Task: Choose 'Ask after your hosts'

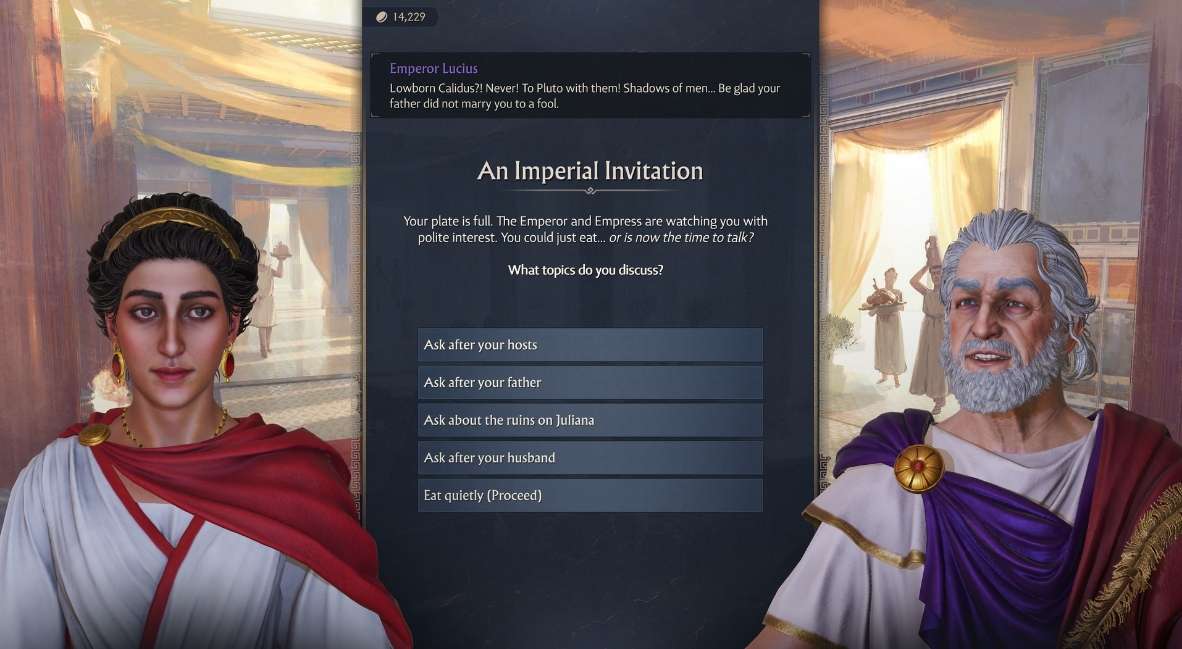Action: [x=590, y=345]
